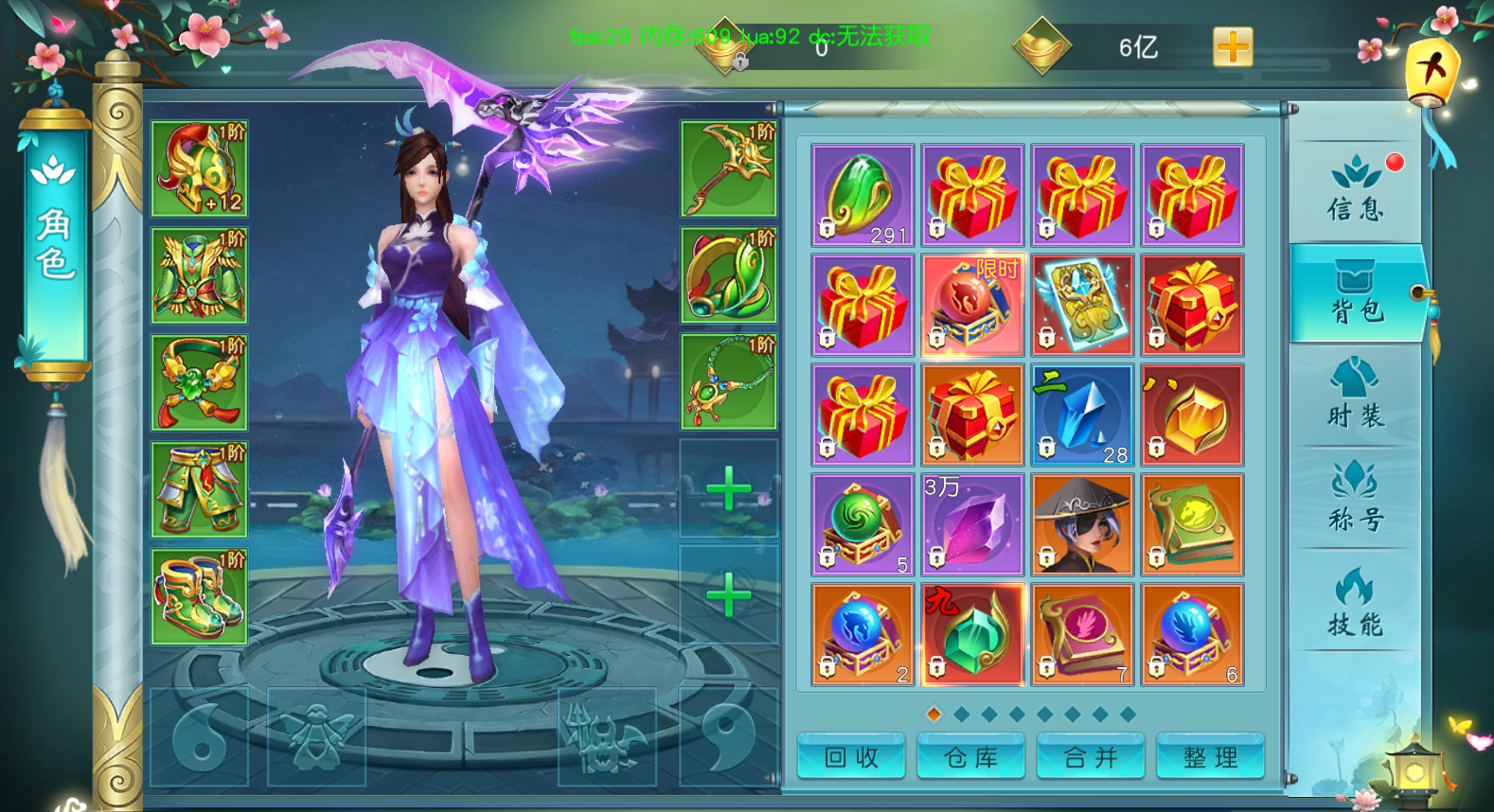
Task: Choose the equipped green boots slot
Action: click(200, 596)
